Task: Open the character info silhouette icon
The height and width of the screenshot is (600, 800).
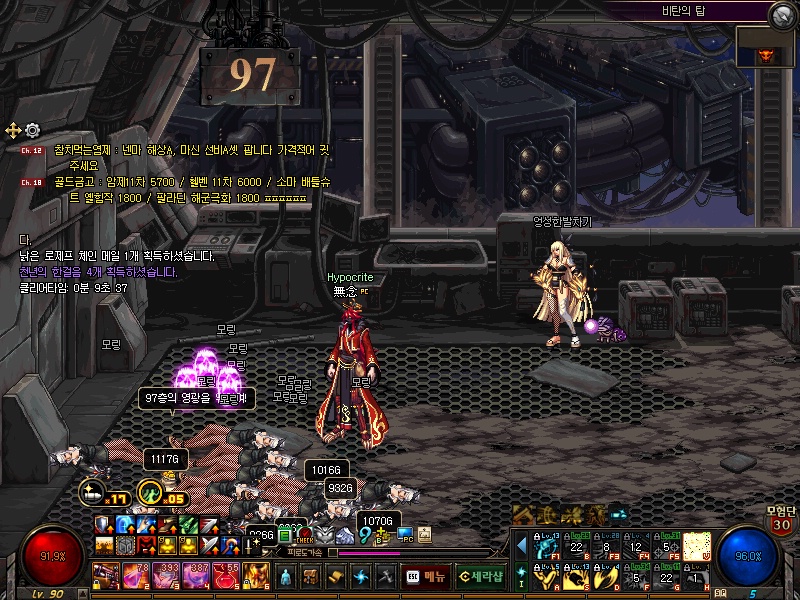Action: click(287, 577)
